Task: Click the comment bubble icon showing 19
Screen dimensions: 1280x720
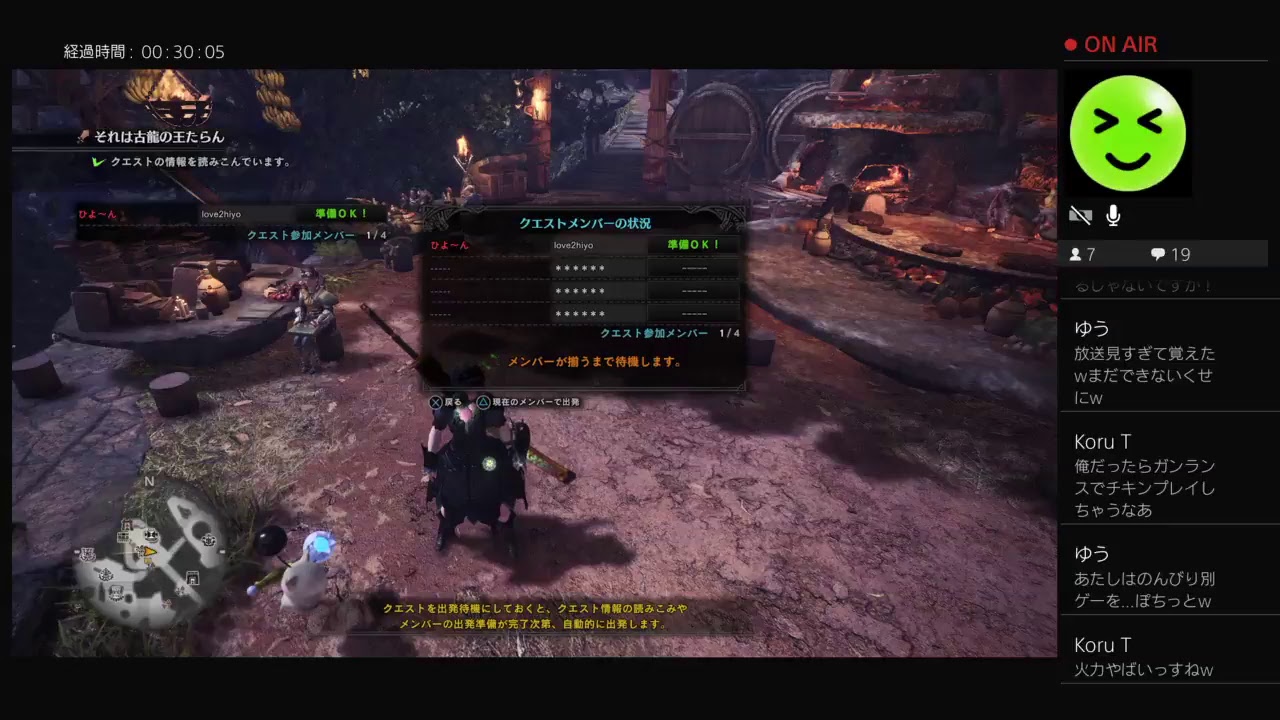Action: [x=1160, y=254]
